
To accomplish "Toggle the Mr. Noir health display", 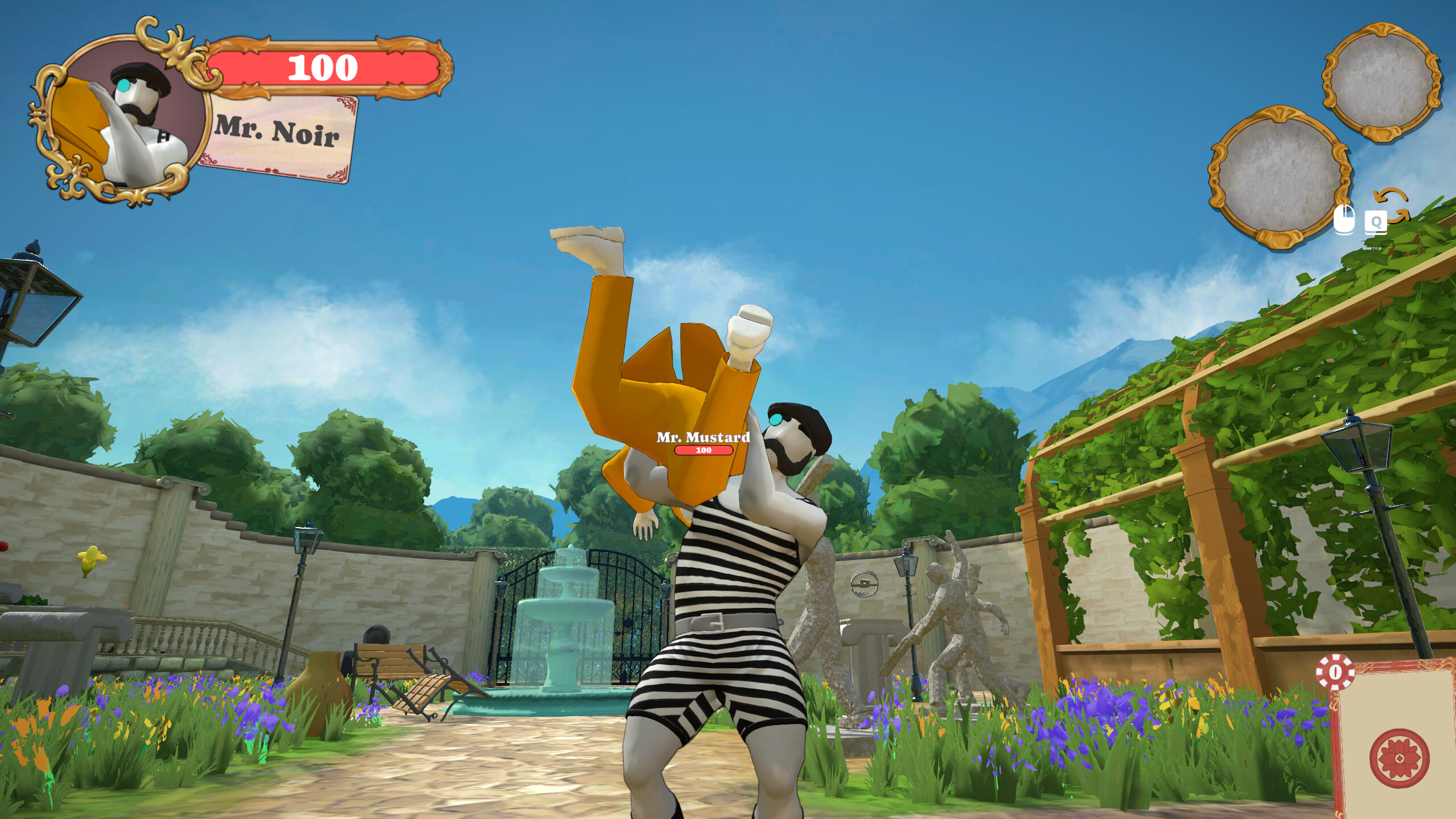I will (x=322, y=68).
